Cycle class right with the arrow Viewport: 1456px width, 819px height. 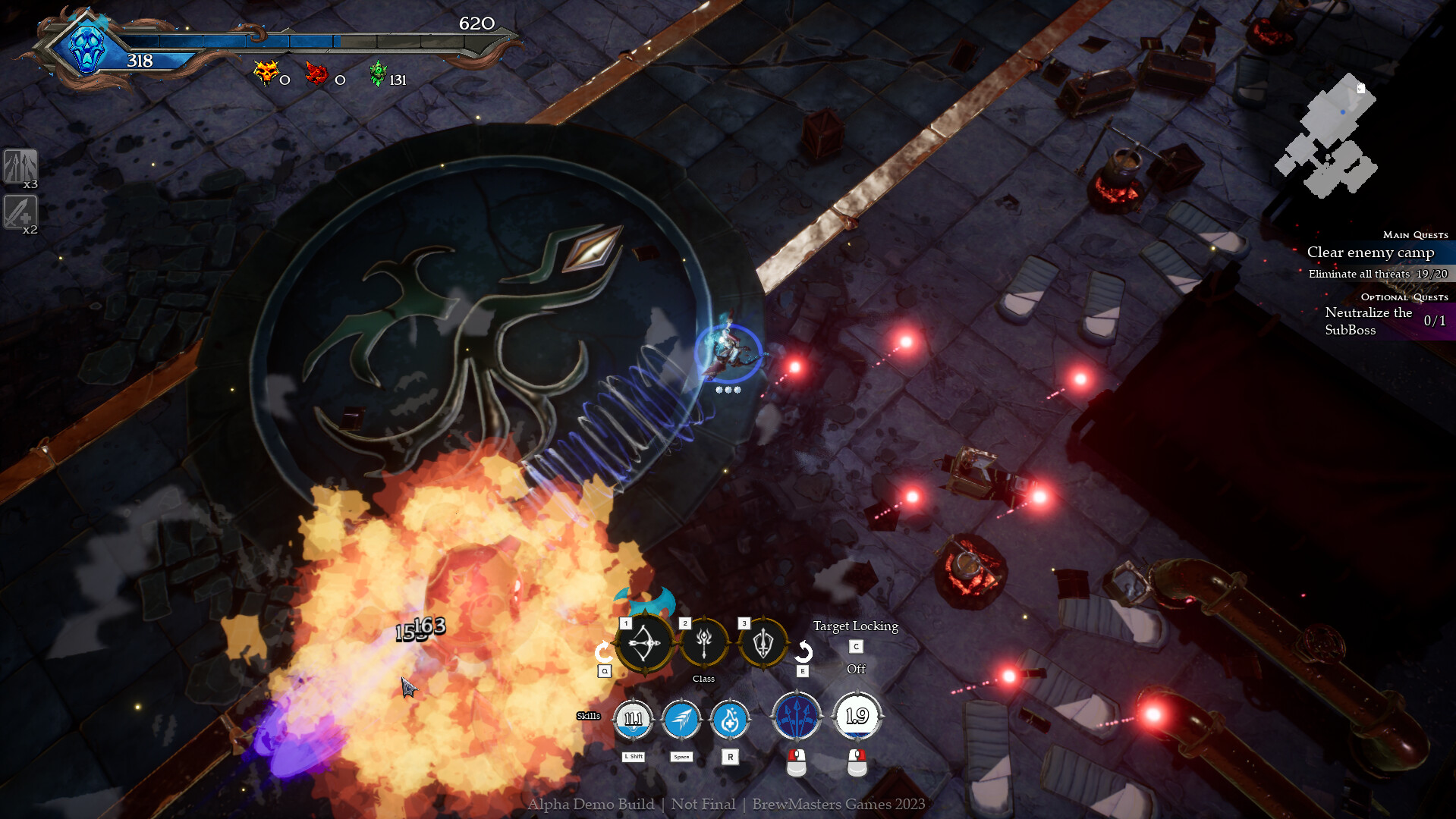[803, 651]
